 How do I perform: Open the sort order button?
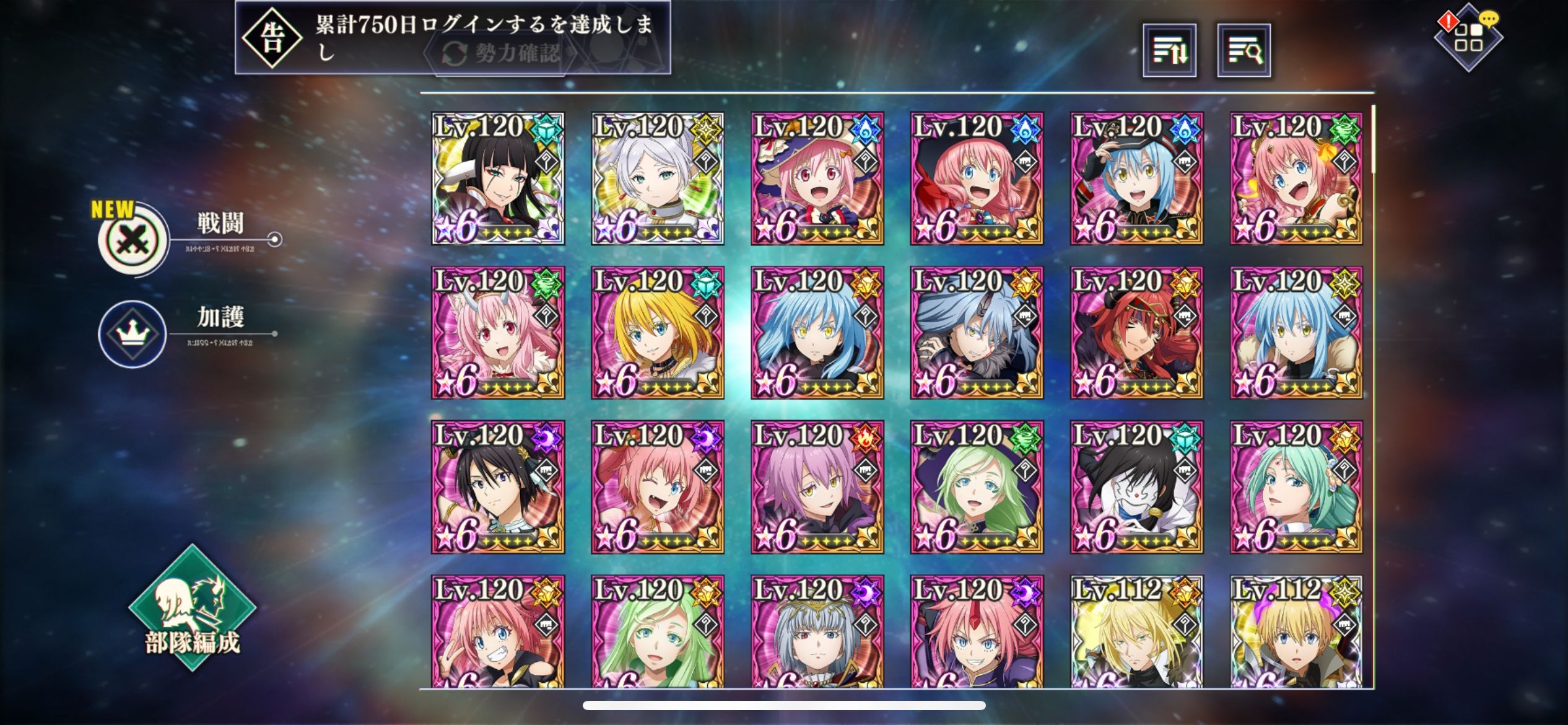pos(1169,51)
